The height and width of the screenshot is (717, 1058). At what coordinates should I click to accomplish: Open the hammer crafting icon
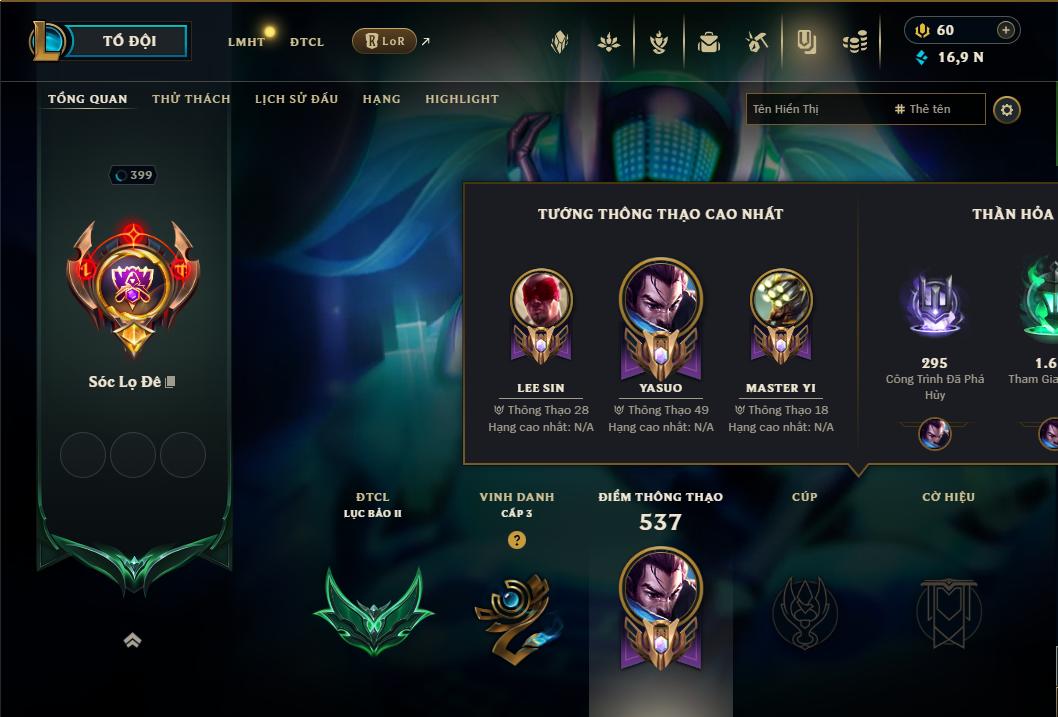757,42
